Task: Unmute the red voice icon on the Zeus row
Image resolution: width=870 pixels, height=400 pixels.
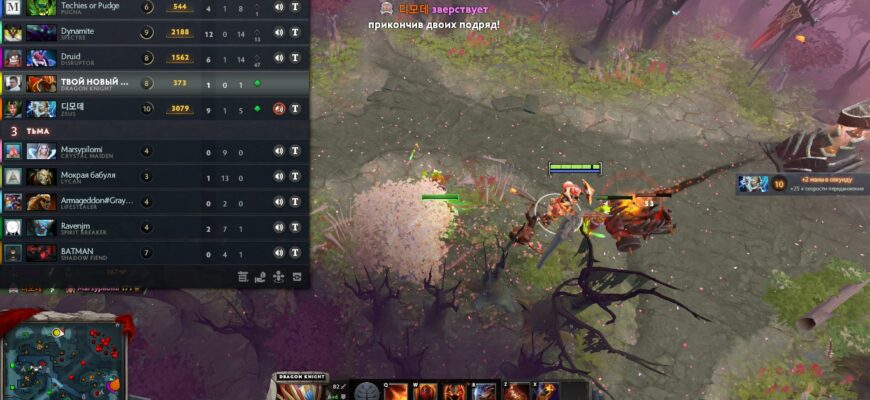Action: pyautogui.click(x=279, y=109)
